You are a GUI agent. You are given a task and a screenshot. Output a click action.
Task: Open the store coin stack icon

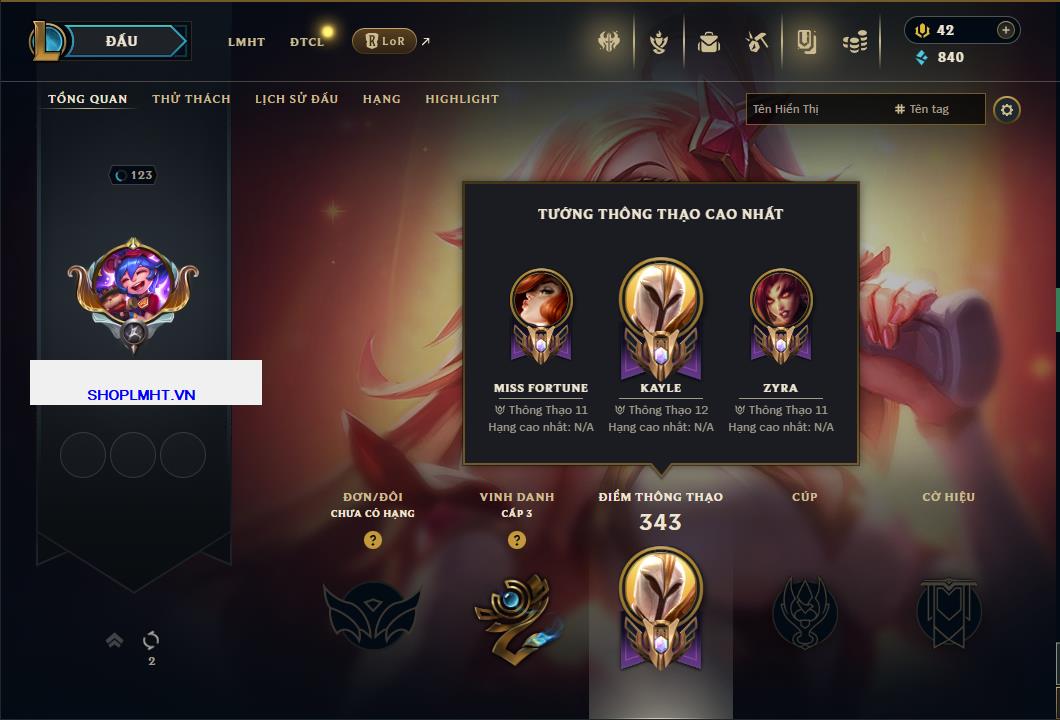click(854, 42)
